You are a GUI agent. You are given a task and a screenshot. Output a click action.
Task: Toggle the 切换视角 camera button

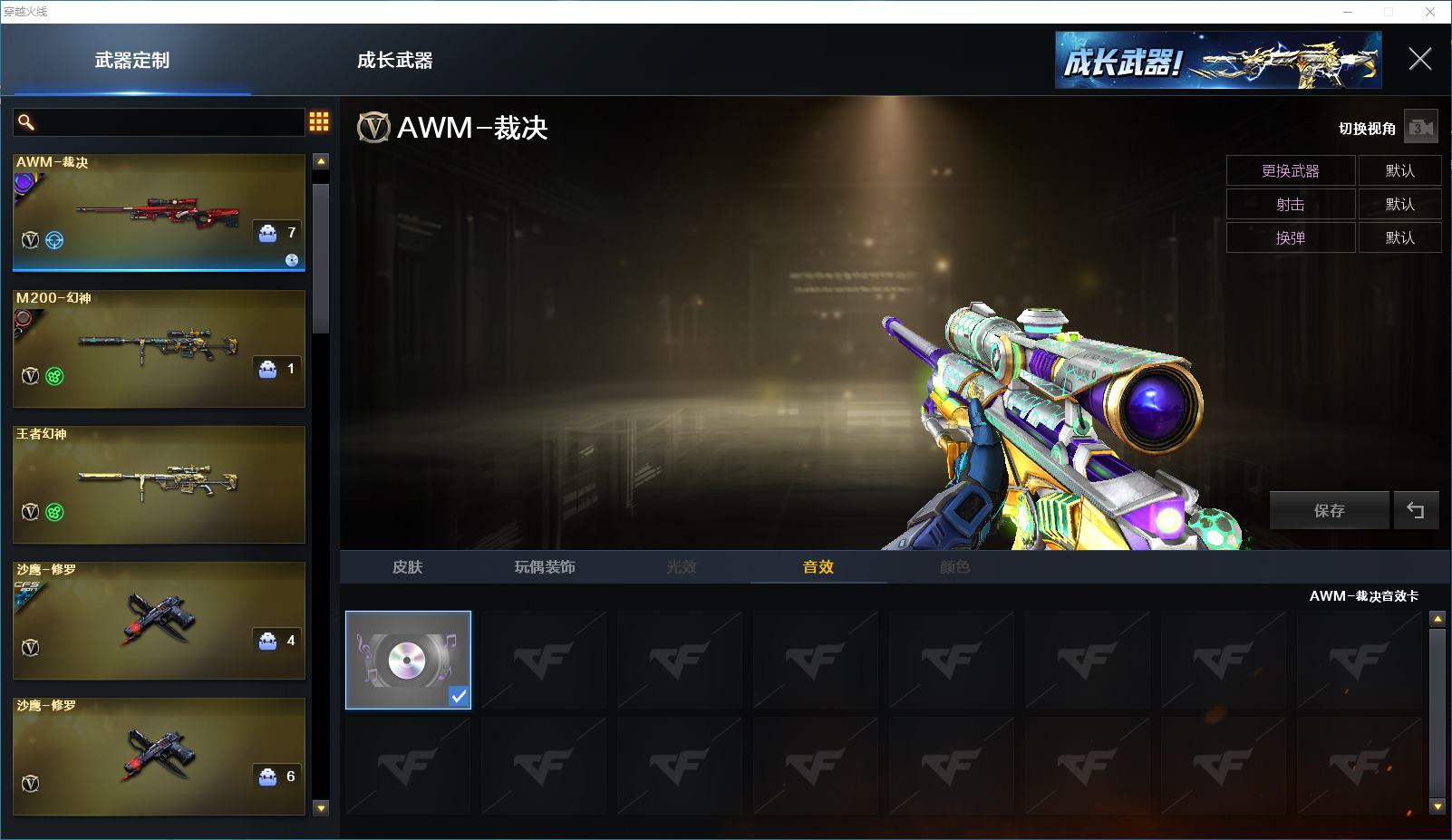(x=1420, y=128)
